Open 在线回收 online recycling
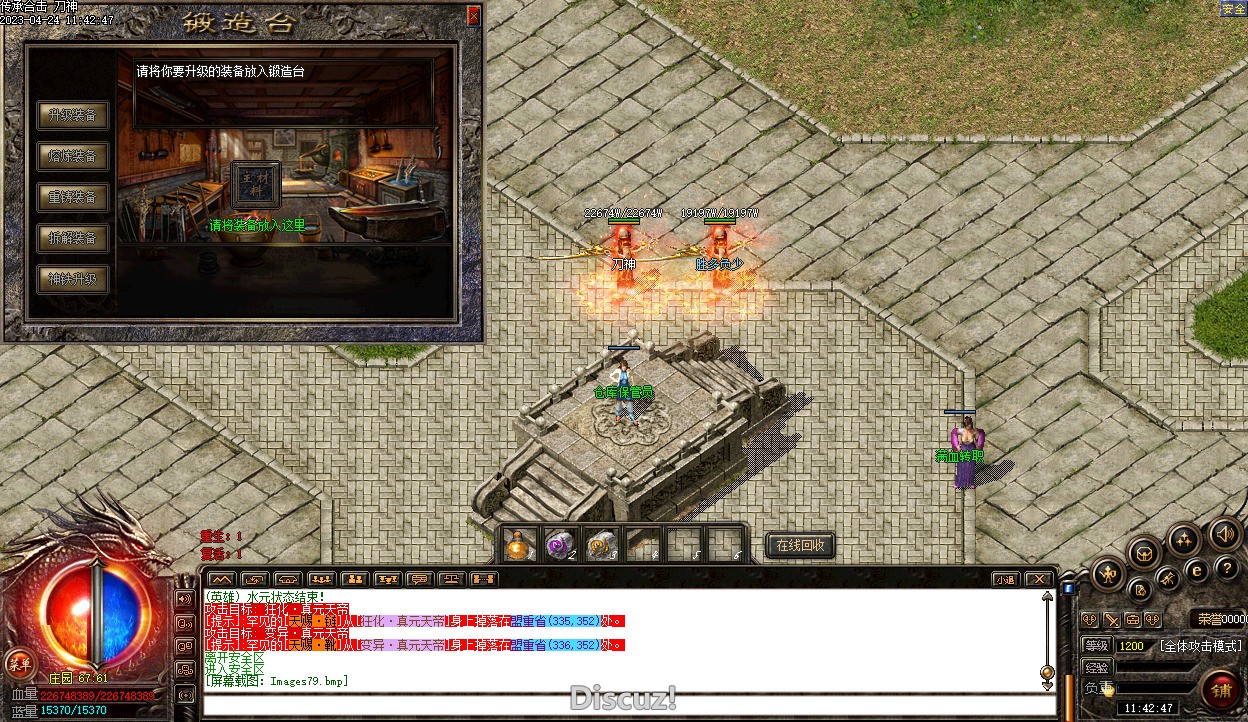1248x722 pixels. [800, 545]
